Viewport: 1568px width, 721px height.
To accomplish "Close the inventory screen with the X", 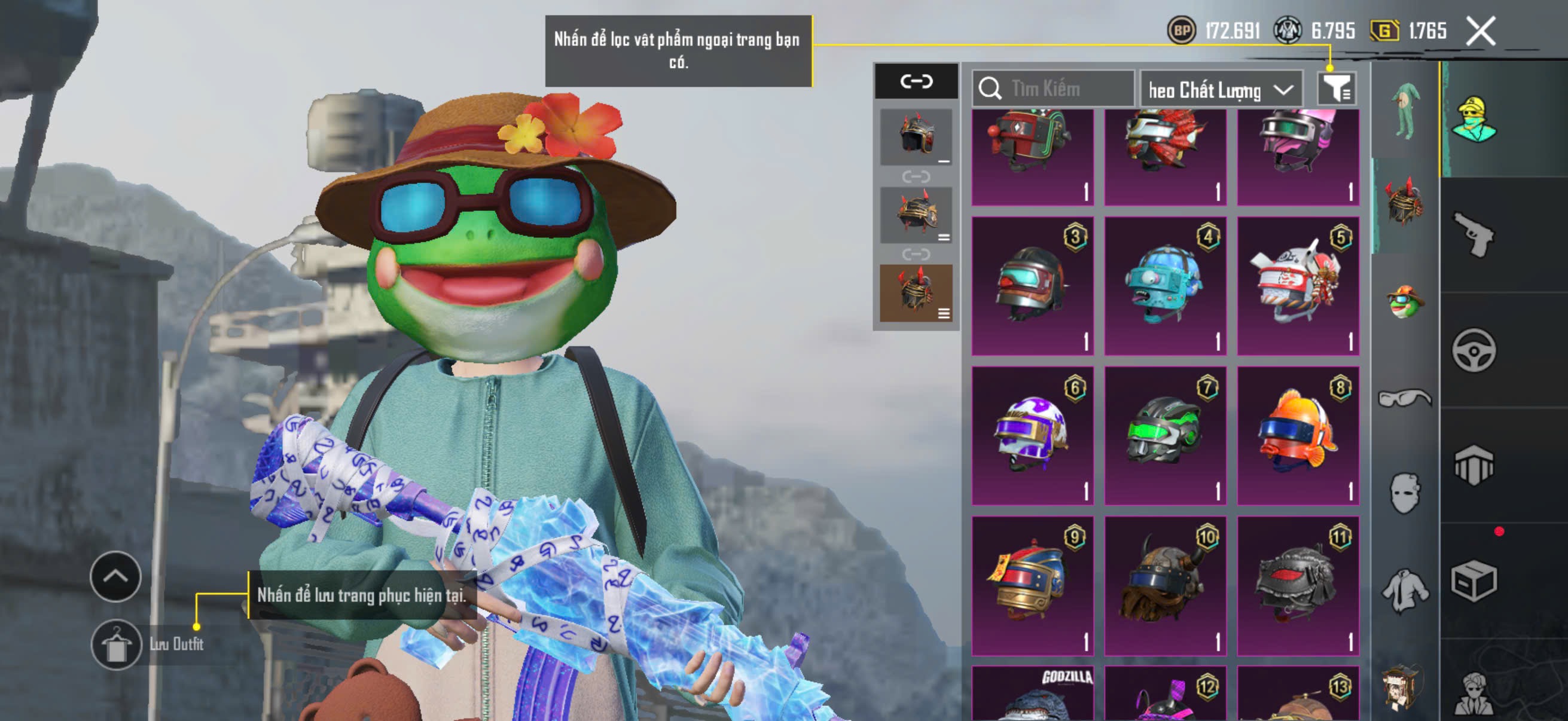I will (x=1480, y=31).
